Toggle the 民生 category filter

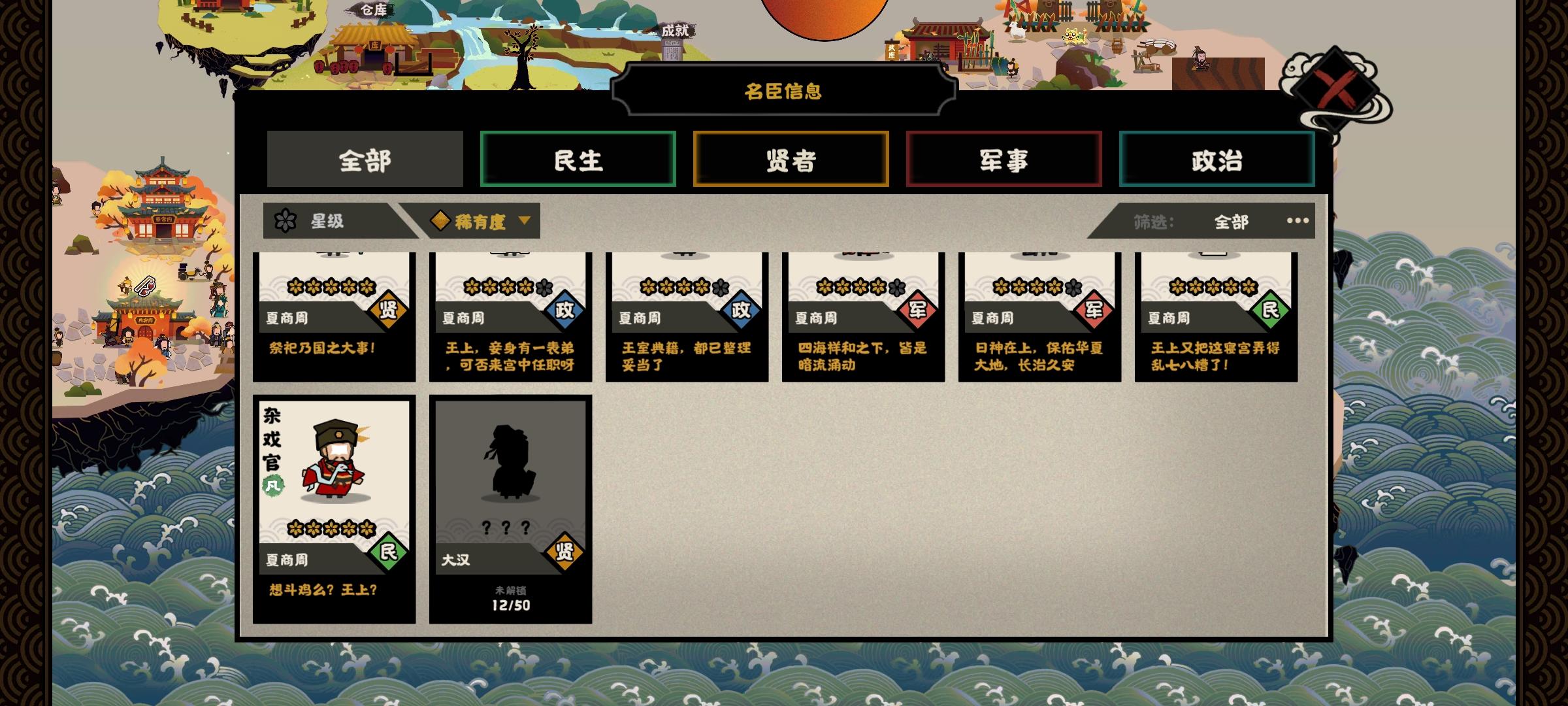(578, 159)
